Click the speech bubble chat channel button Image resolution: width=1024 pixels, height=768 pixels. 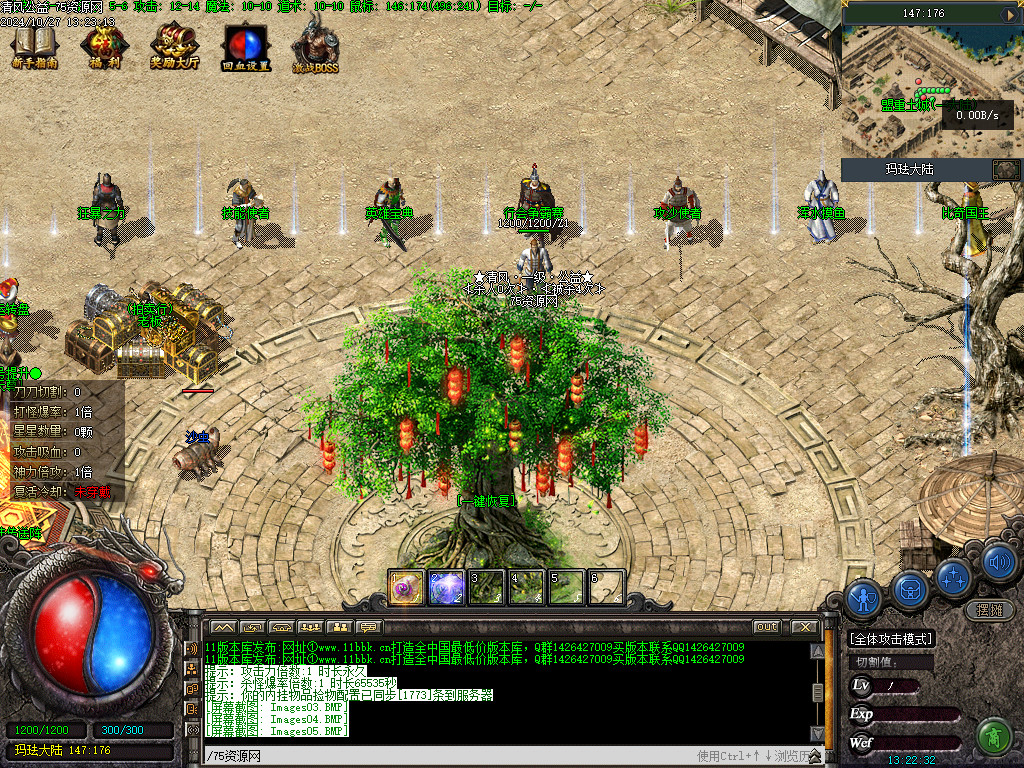370,627
